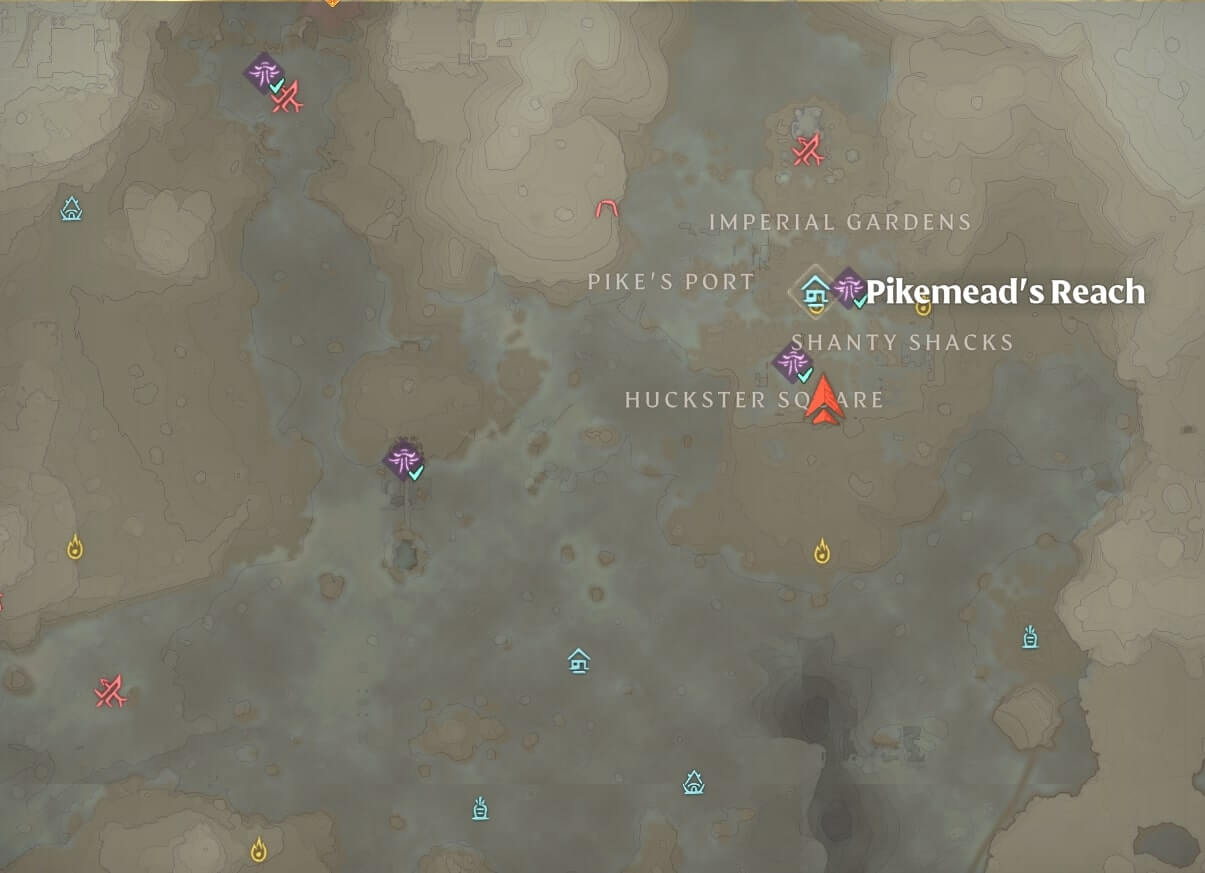Click the purple marker overlapped by crossed swords
Viewport: 1205px width, 873px height.
pos(265,73)
